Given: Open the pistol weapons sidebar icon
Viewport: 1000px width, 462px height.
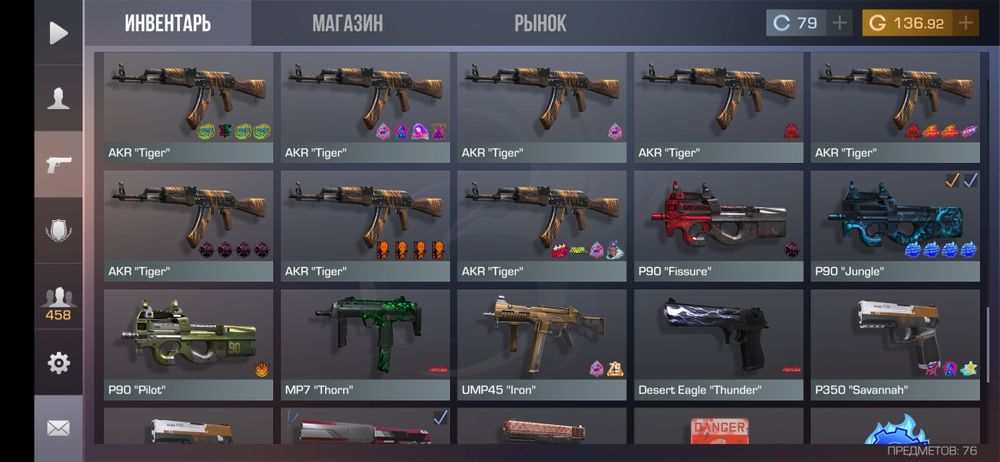Looking at the screenshot, I should 59,164.
